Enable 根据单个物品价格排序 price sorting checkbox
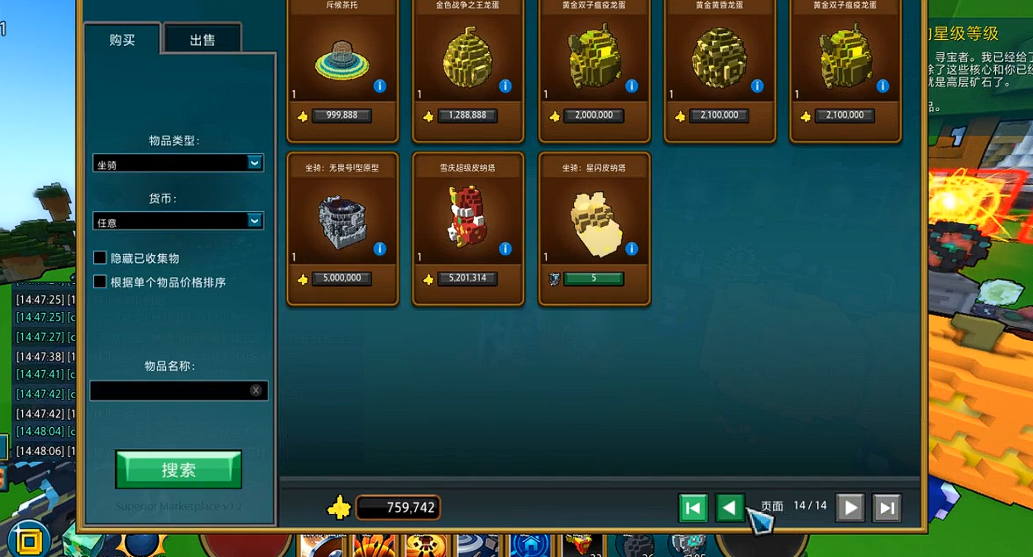Viewport: 1033px width, 557px height. point(100,282)
